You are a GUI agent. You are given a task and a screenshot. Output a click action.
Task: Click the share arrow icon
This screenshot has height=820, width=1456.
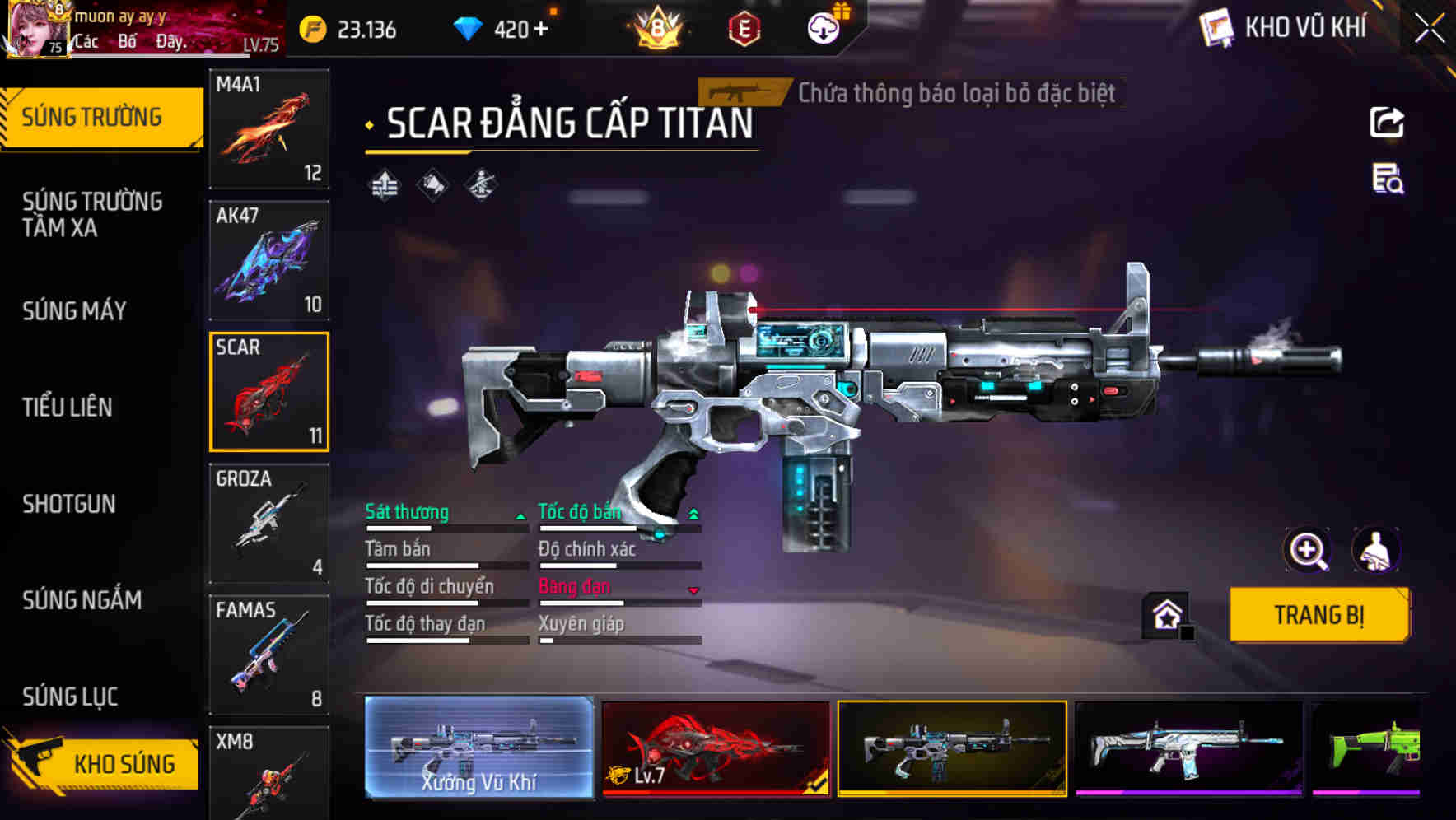coord(1387,123)
